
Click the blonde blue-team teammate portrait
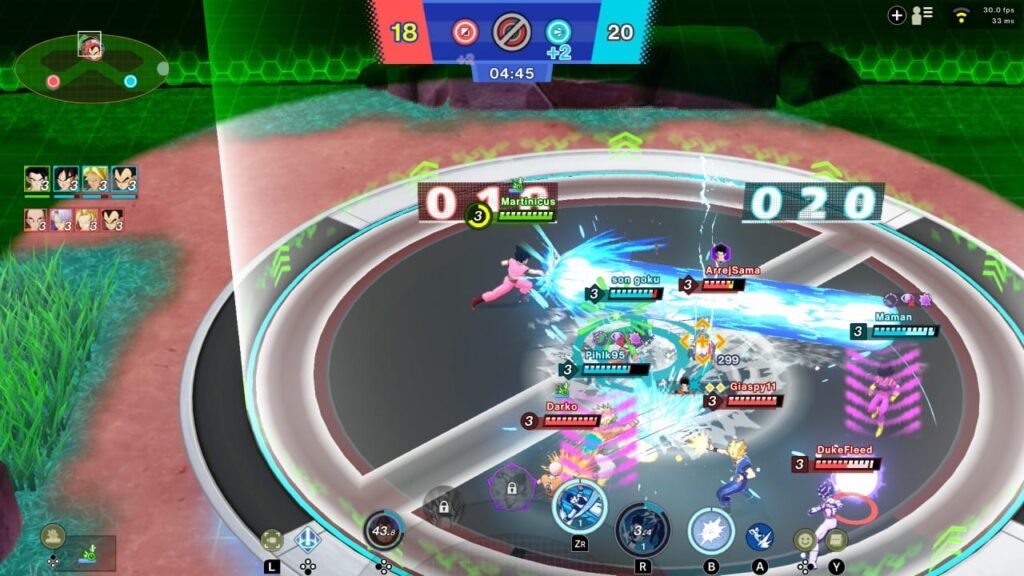click(x=95, y=179)
